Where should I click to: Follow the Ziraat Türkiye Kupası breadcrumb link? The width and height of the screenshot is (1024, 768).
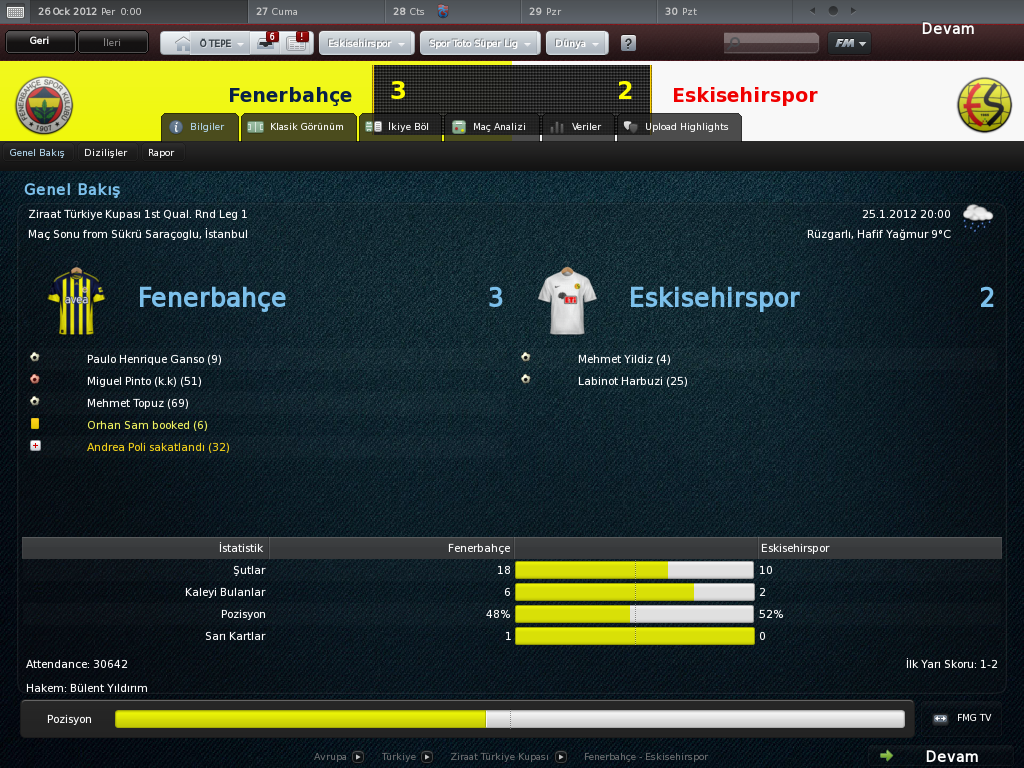(499, 757)
